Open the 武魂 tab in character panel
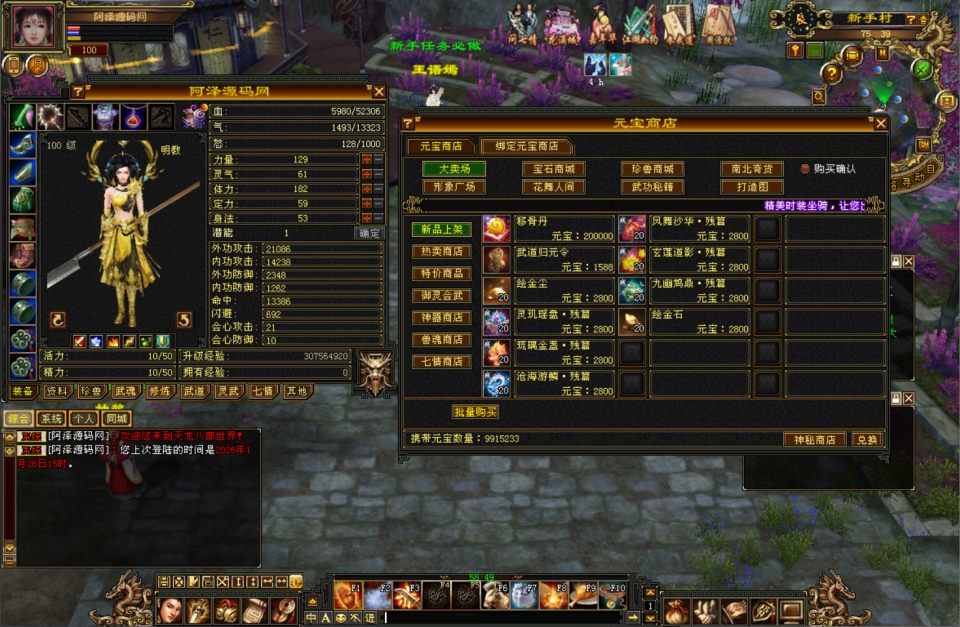The height and width of the screenshot is (627, 960). point(125,391)
